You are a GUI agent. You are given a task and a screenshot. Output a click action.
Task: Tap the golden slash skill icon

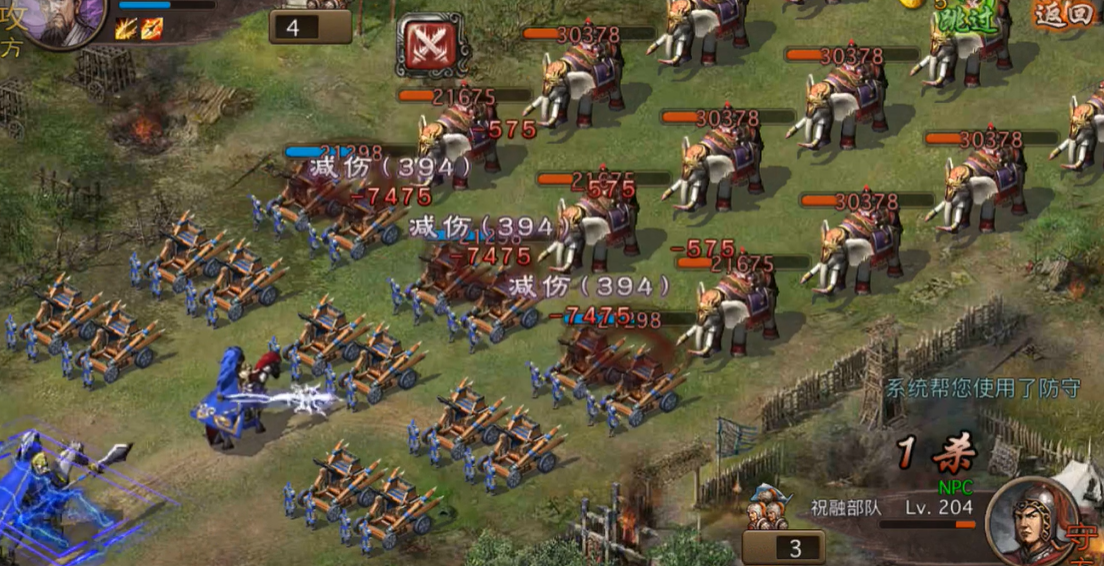(x=127, y=29)
